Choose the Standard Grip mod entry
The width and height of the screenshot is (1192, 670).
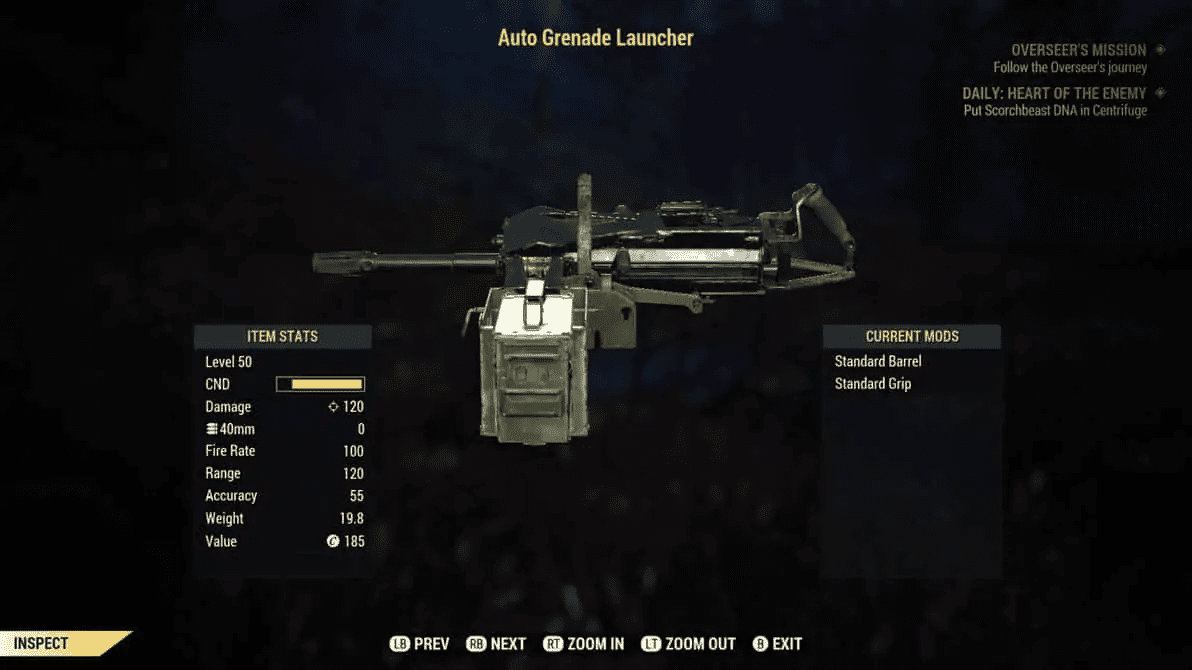coord(873,384)
